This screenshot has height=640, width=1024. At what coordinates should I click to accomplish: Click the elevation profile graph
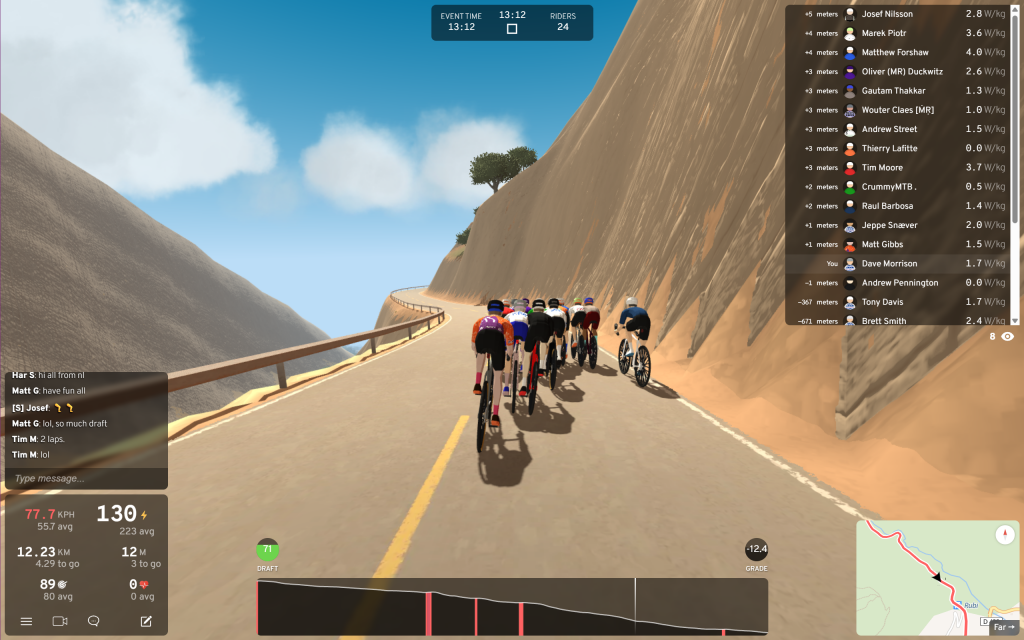(512, 606)
